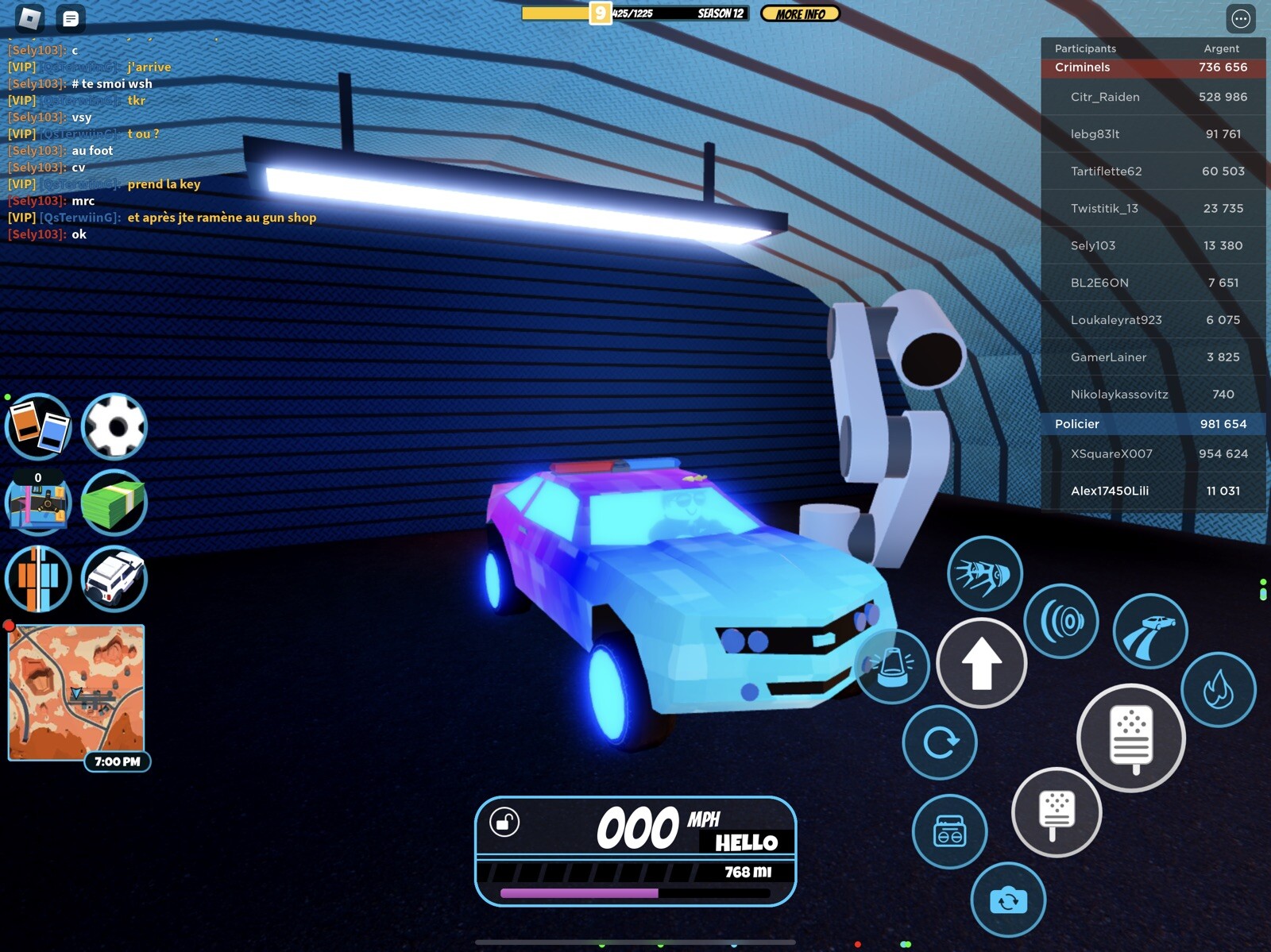Image resolution: width=1271 pixels, height=952 pixels.
Task: Toggle the headlights beam icon
Action: click(985, 575)
